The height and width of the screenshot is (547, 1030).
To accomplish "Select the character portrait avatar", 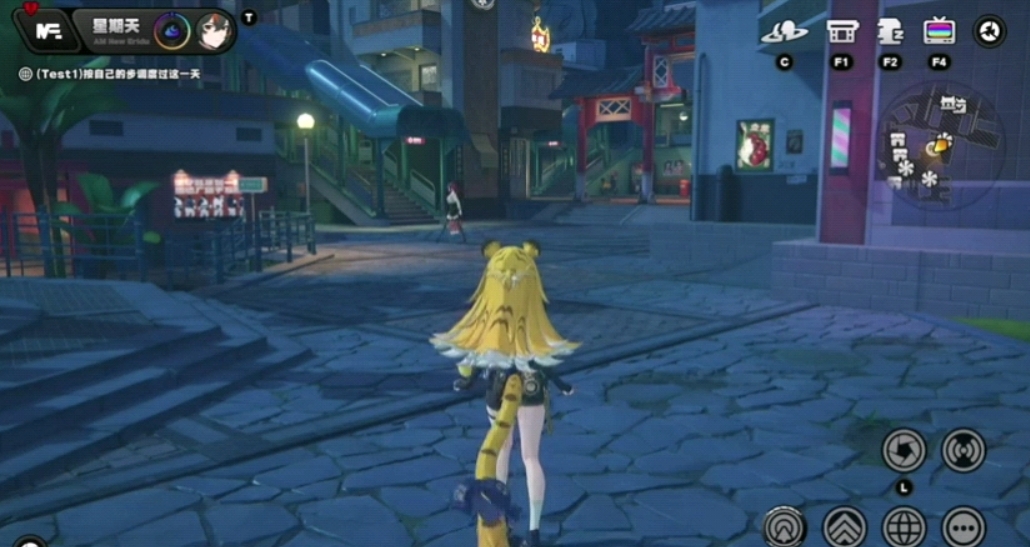I will pyautogui.click(x=214, y=31).
